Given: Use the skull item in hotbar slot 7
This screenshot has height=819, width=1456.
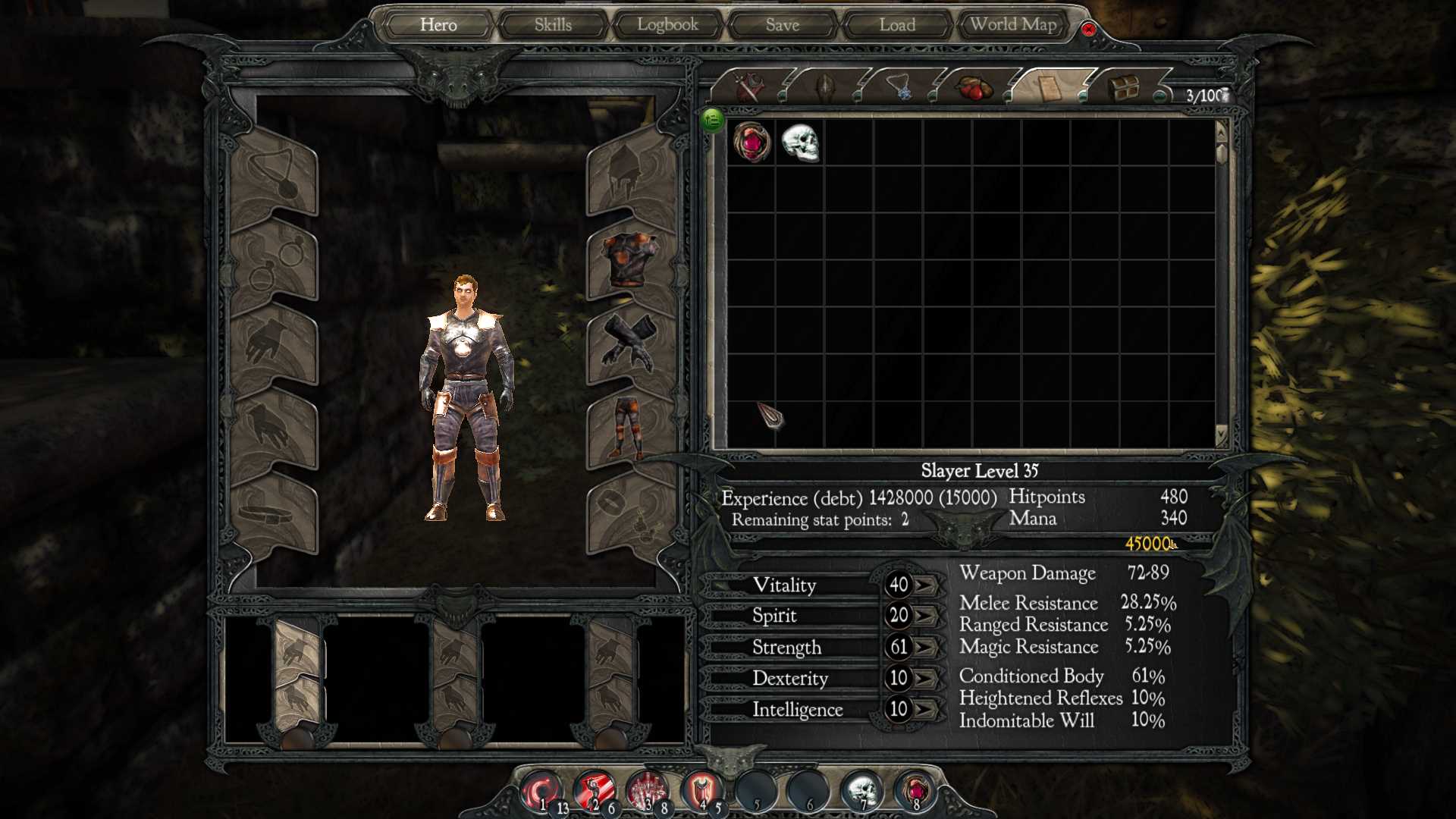Looking at the screenshot, I should [861, 791].
